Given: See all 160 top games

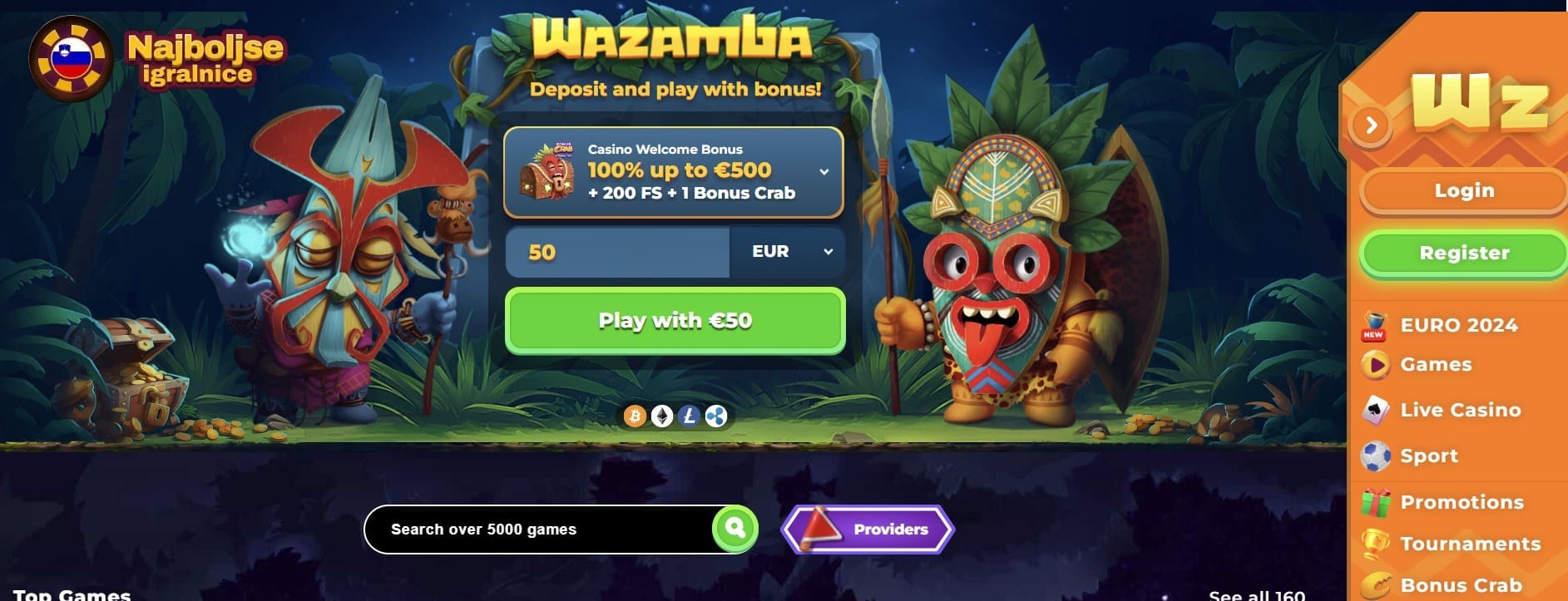Looking at the screenshot, I should coord(1256,594).
